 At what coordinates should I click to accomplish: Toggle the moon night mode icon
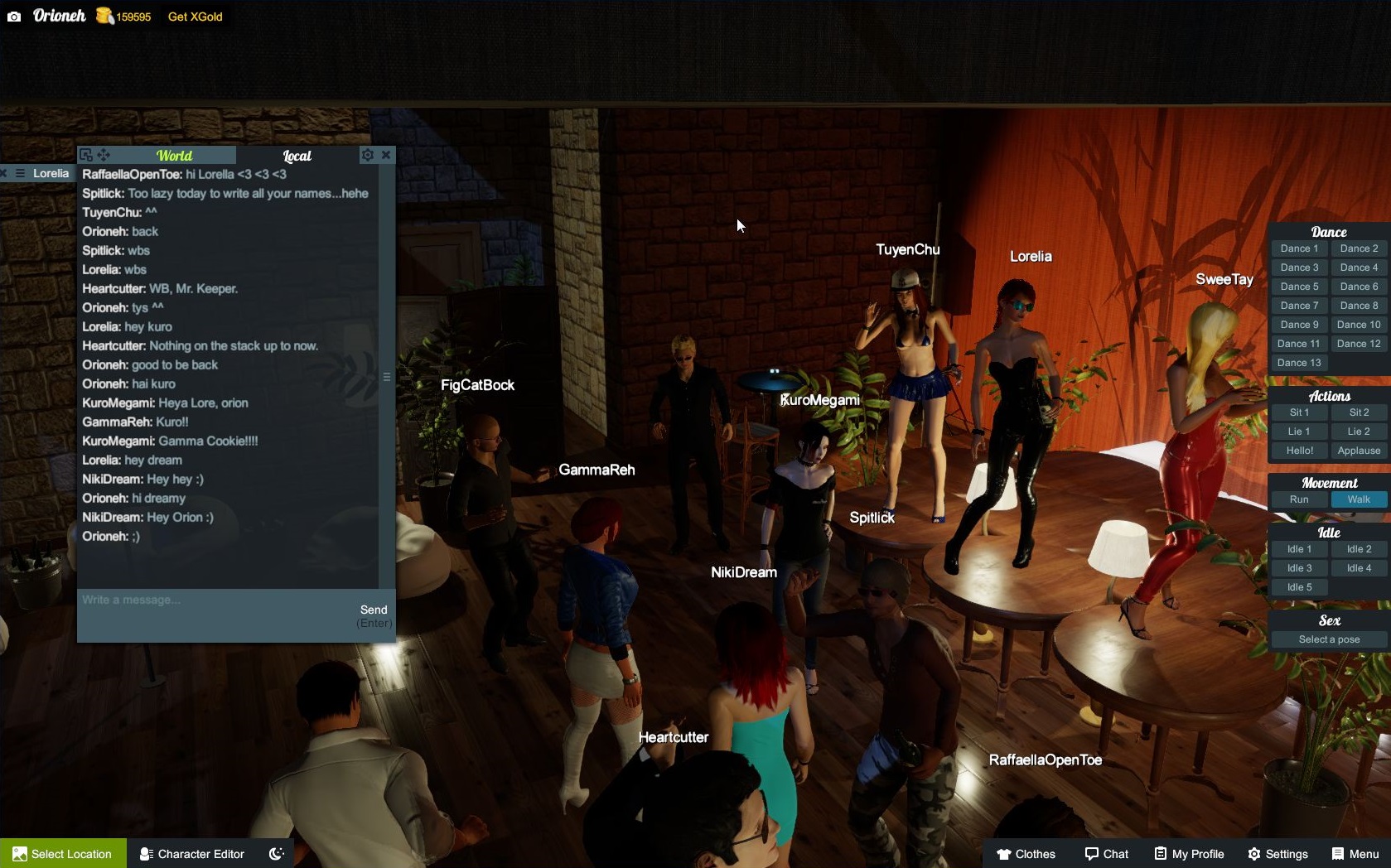point(277,854)
